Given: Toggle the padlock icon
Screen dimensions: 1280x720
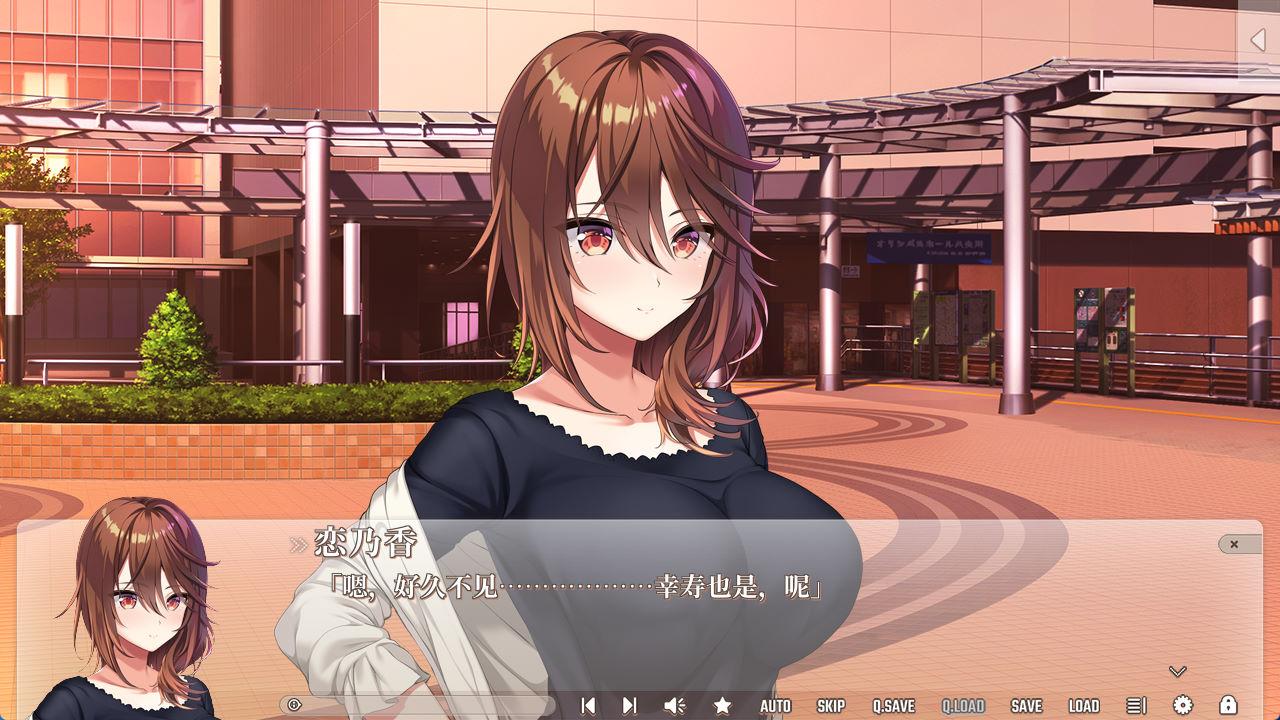Looking at the screenshot, I should [1228, 706].
